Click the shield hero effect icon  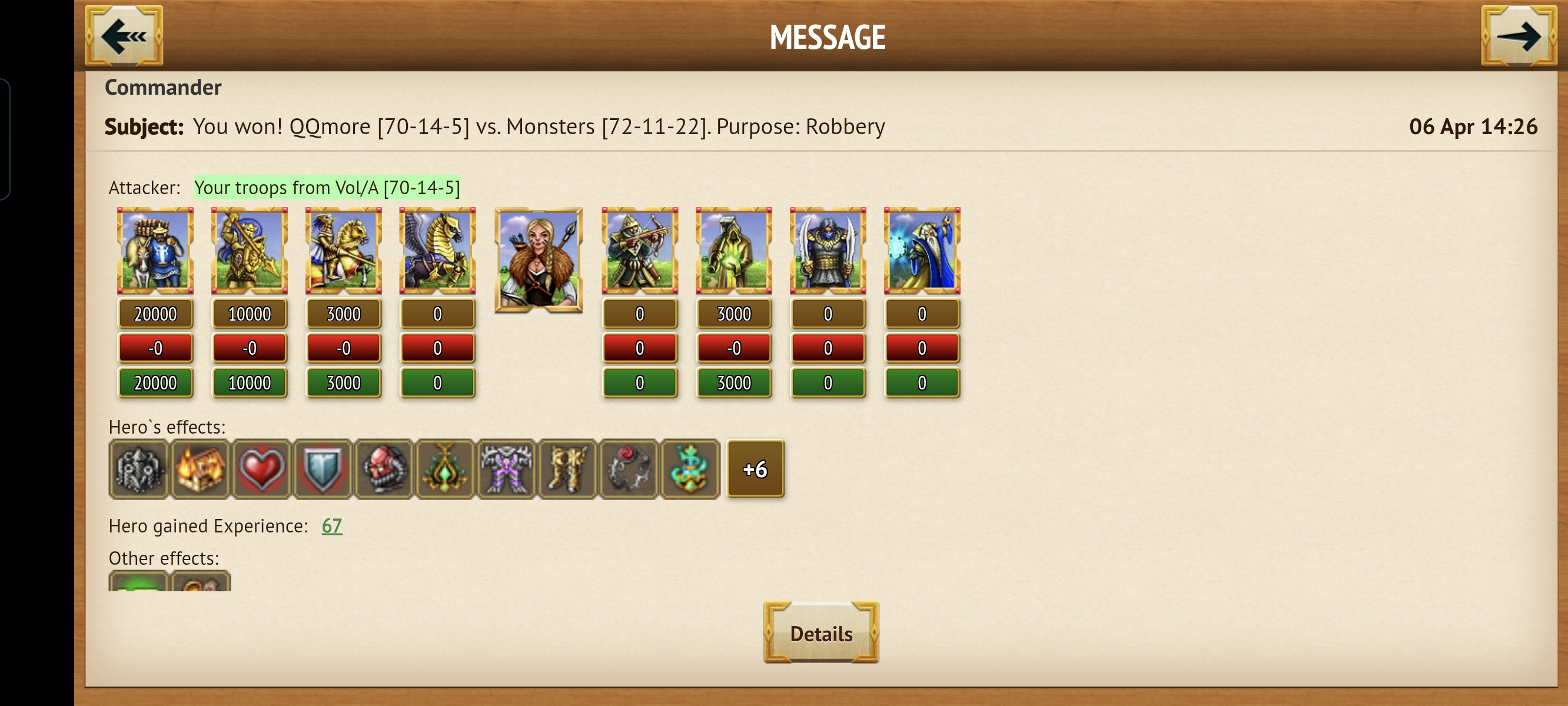pos(323,469)
